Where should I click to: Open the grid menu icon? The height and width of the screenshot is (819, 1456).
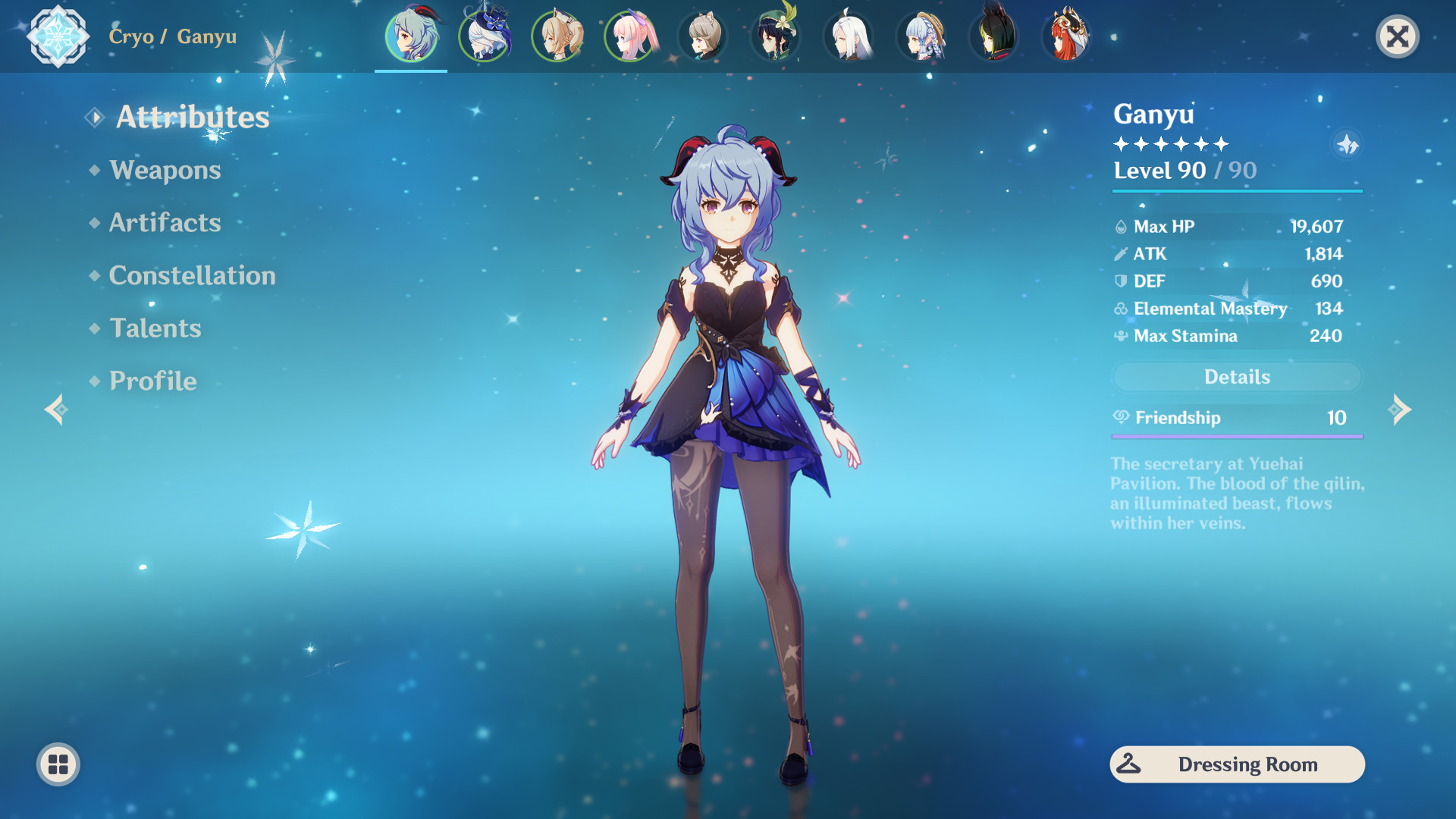(x=58, y=764)
